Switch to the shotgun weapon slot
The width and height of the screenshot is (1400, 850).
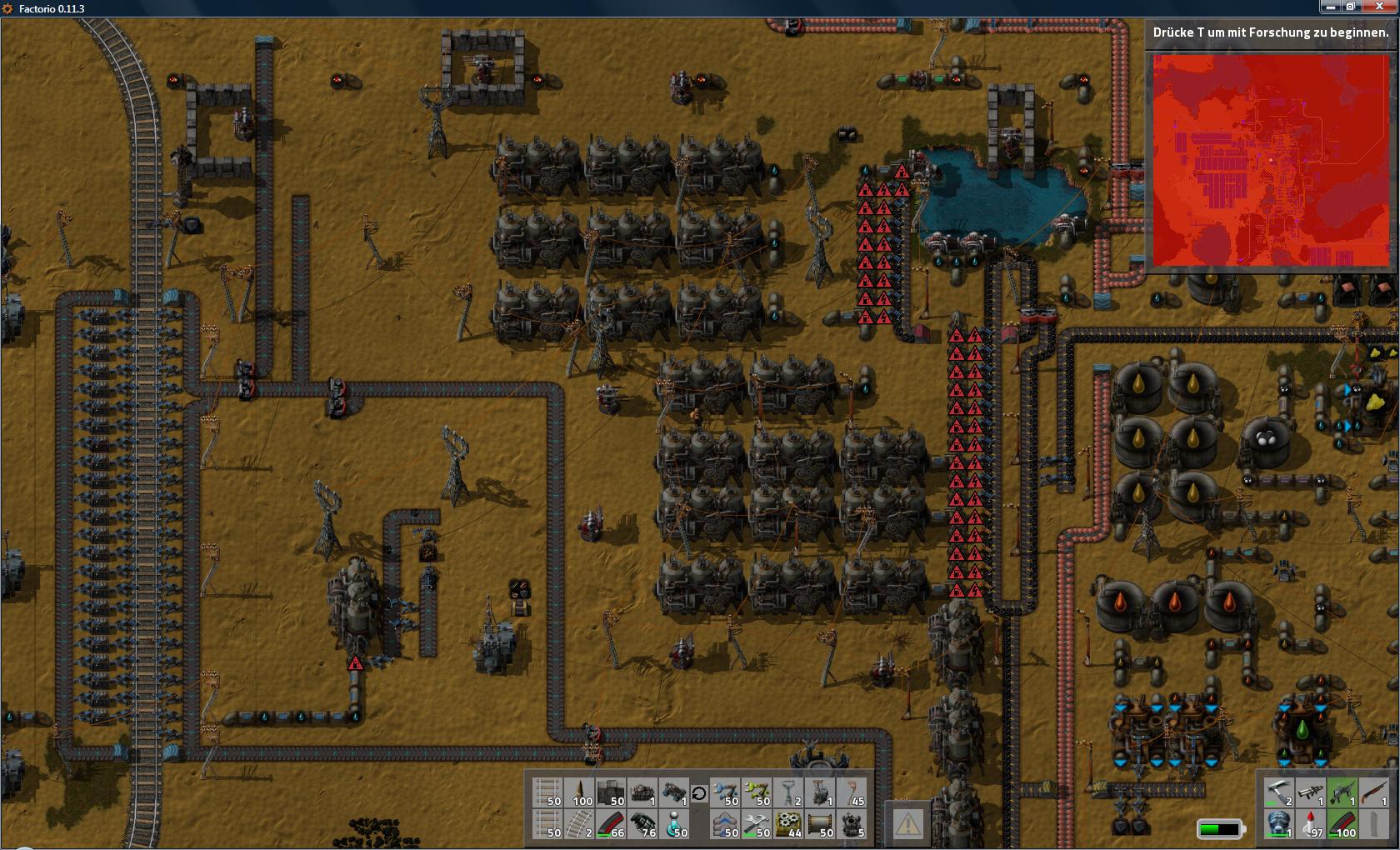pos(1373,792)
